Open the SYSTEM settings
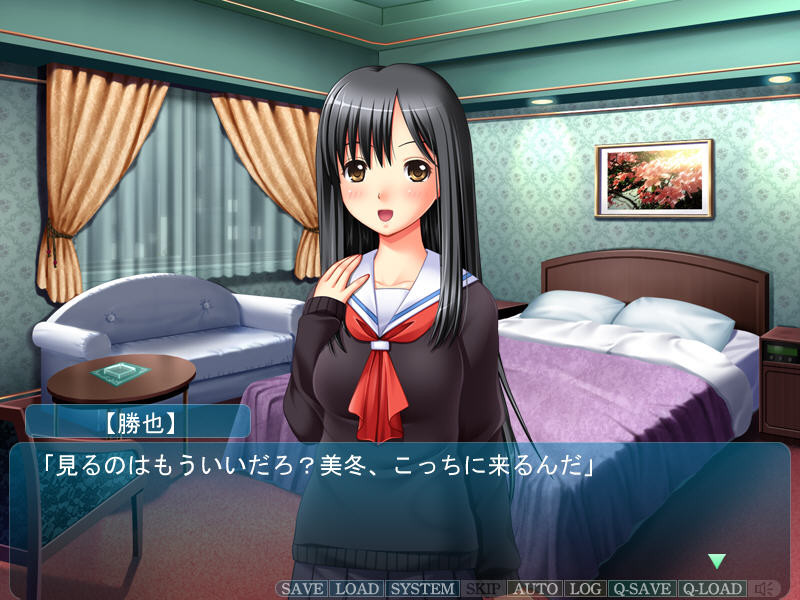The width and height of the screenshot is (800, 600). pyautogui.click(x=422, y=589)
